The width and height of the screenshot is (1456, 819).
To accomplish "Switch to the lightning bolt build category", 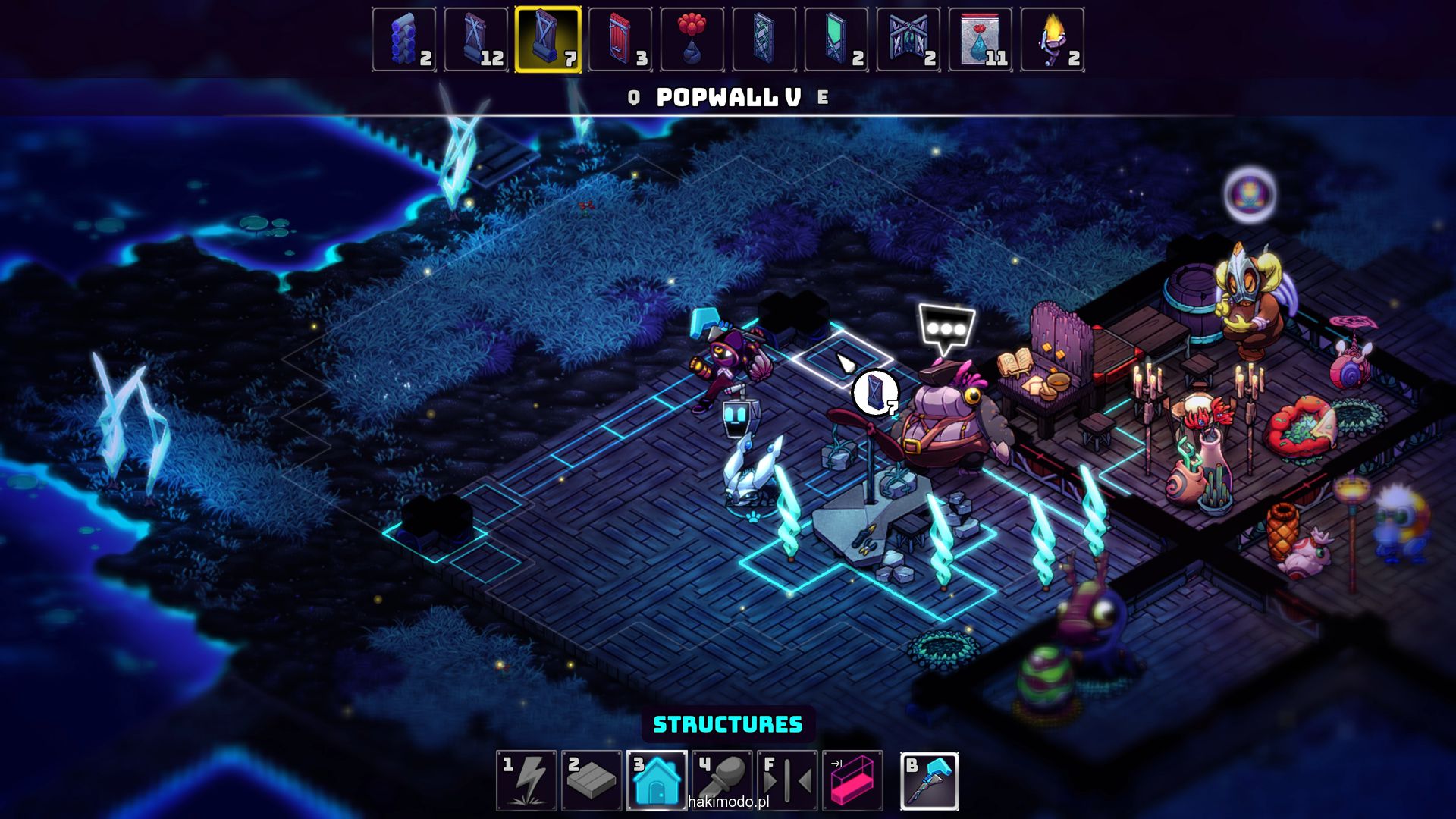I will point(527,780).
